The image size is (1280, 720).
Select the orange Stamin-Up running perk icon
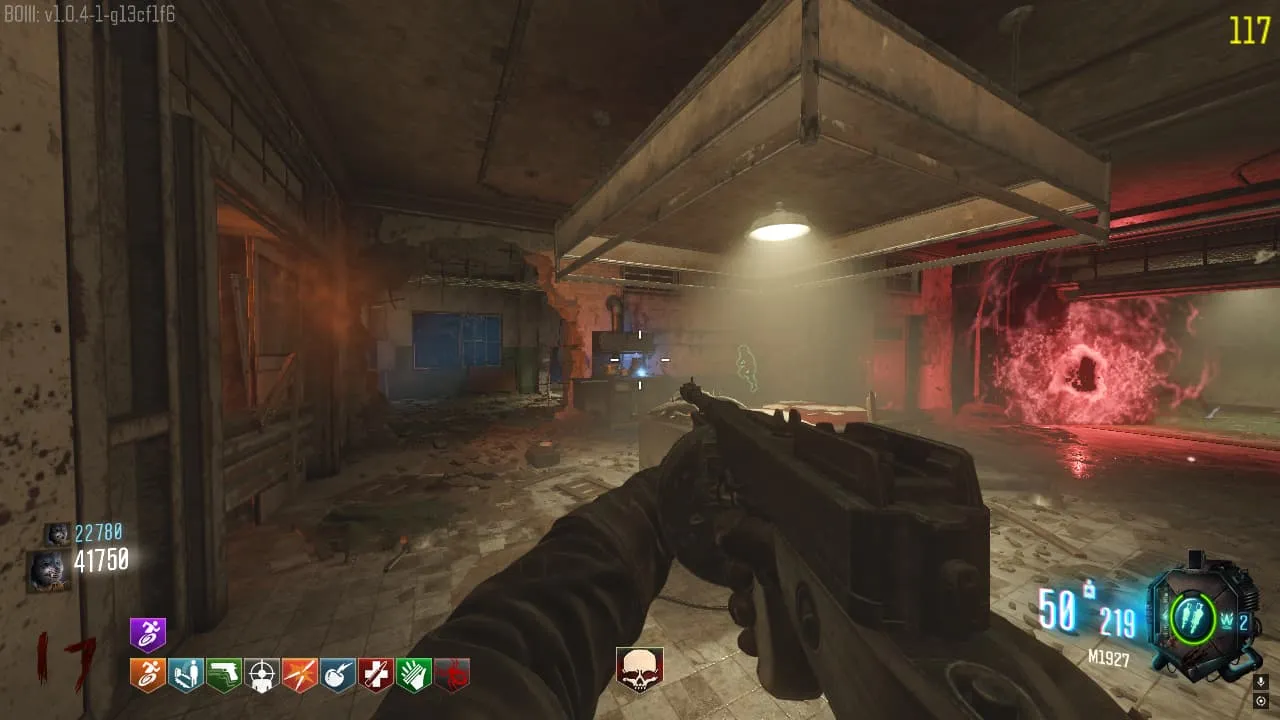tap(148, 675)
